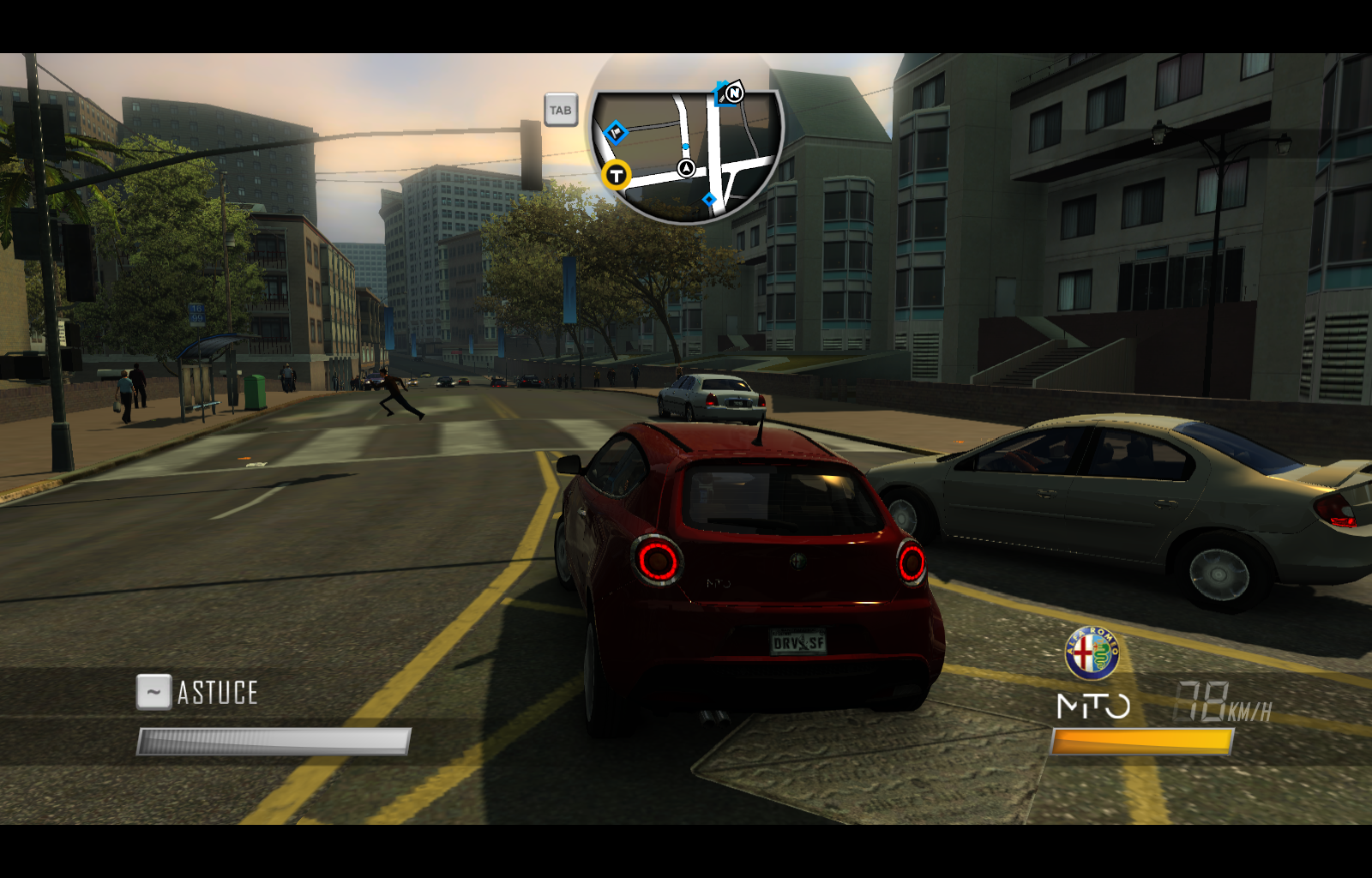Screen dimensions: 1372x878
Task: Click the small blue dot on the minimap road
Action: click(685, 147)
